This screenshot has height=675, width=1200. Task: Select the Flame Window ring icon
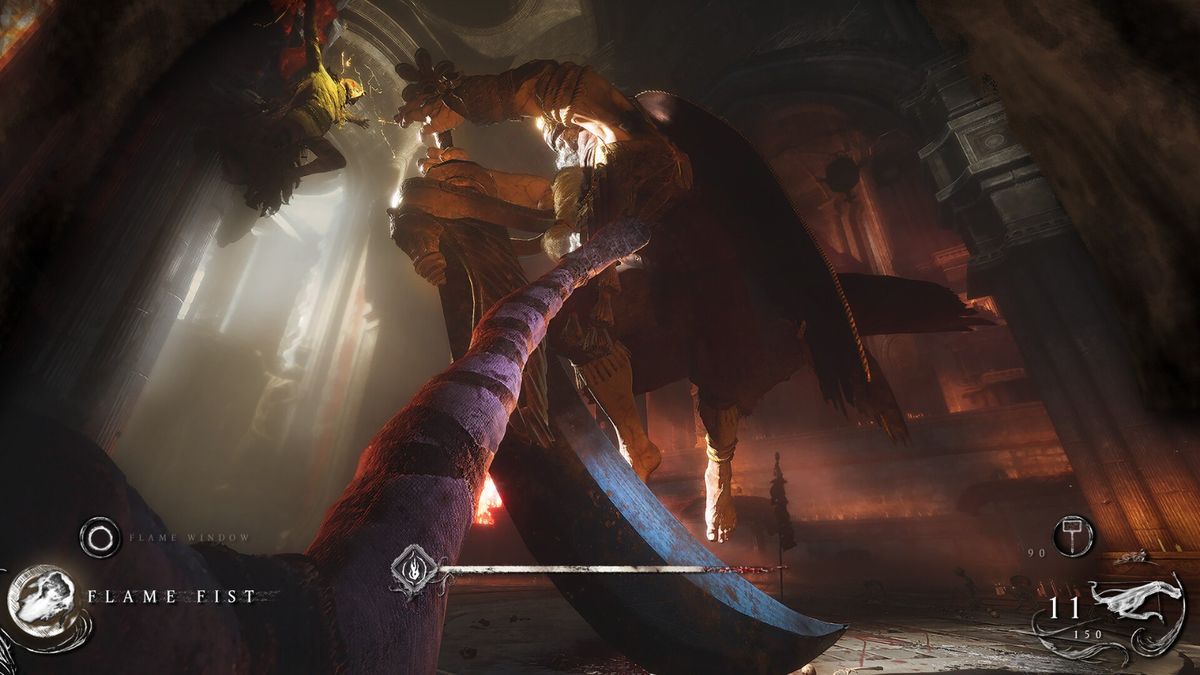pyautogui.click(x=99, y=538)
